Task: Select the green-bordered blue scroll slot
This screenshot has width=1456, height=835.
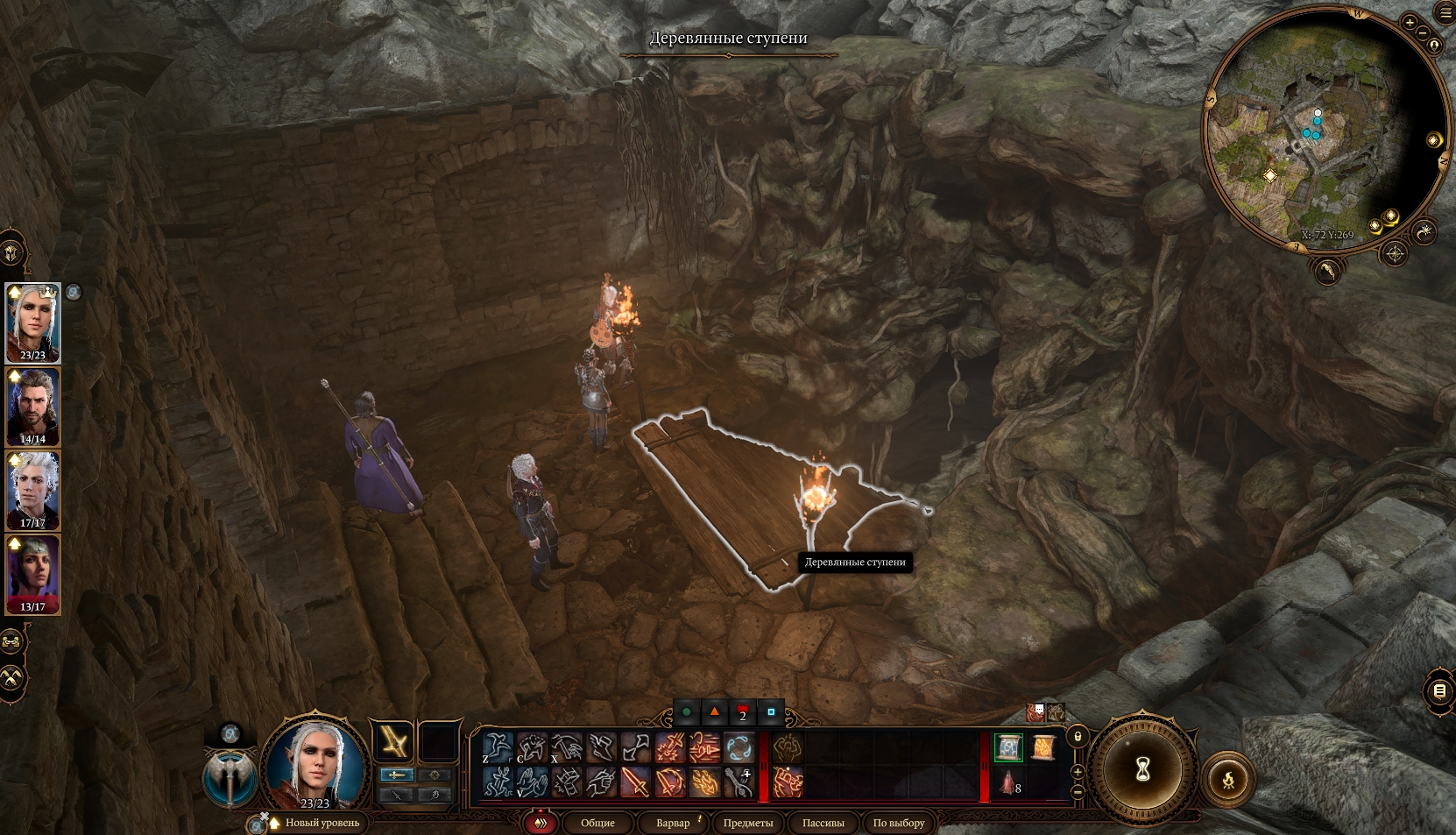Action: point(1008,747)
